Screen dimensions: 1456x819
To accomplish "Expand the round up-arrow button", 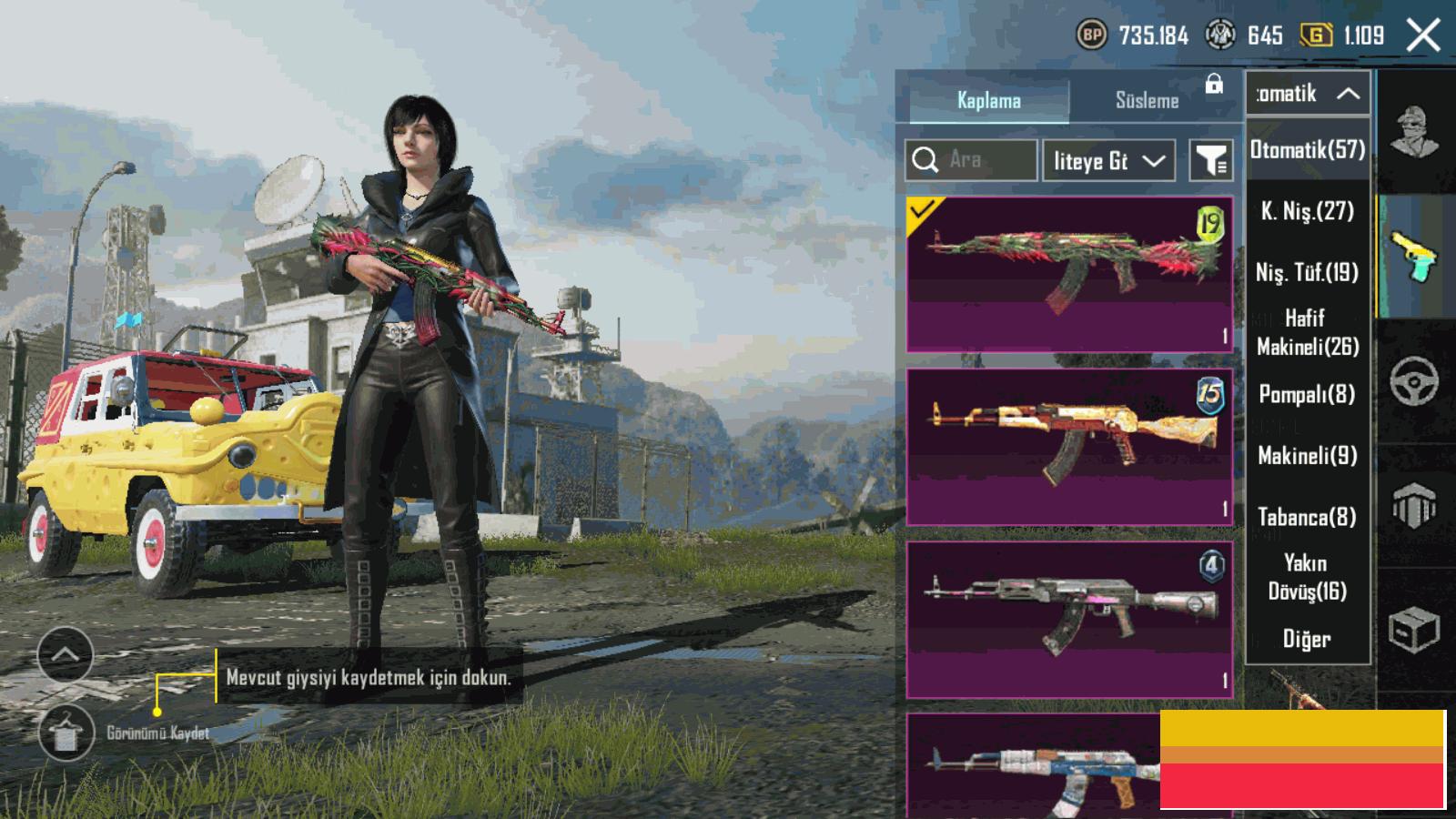I will click(66, 654).
